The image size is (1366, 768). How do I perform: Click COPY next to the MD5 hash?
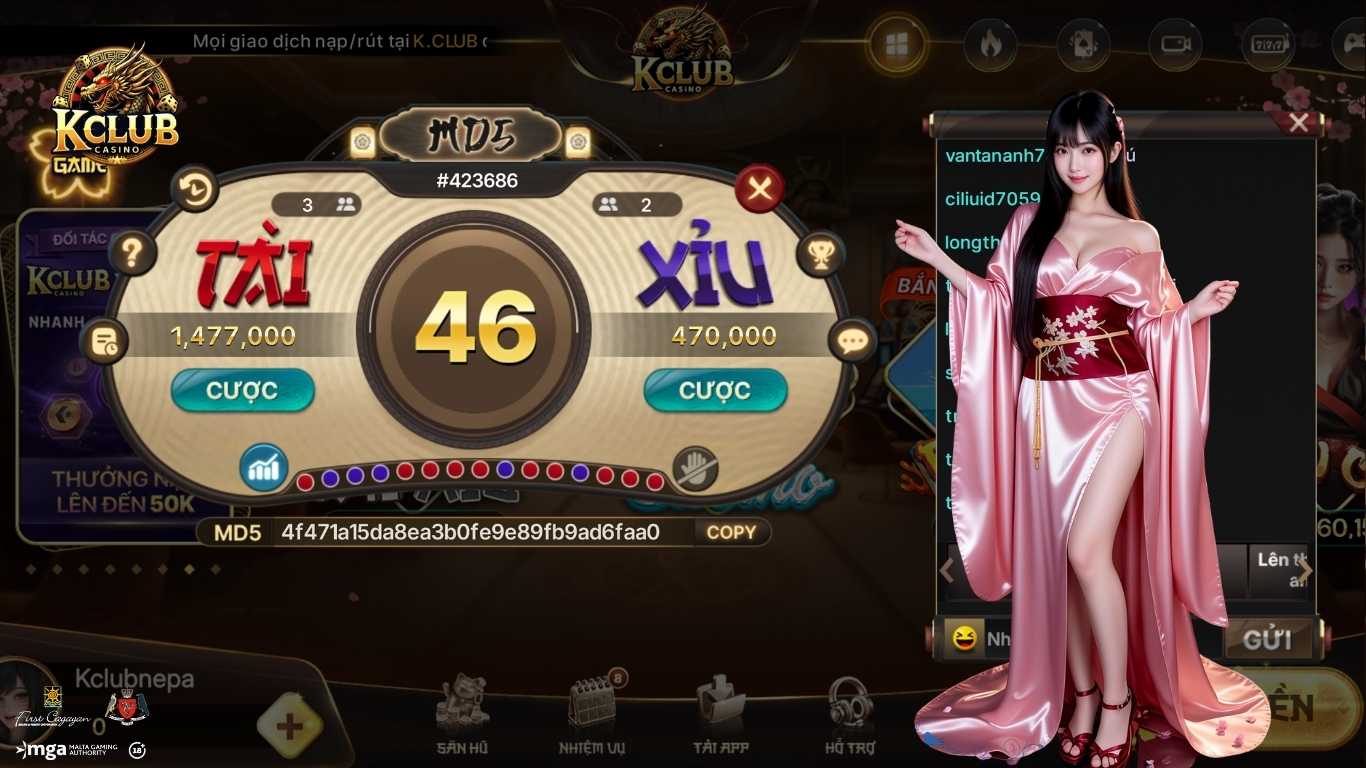point(731,533)
